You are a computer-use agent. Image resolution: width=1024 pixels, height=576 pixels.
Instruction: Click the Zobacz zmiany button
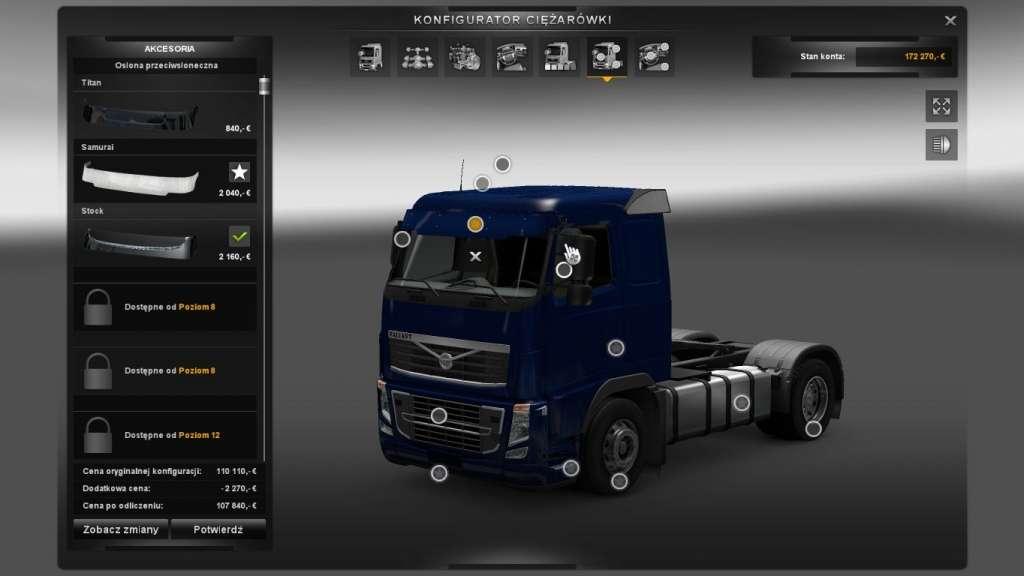click(120, 530)
